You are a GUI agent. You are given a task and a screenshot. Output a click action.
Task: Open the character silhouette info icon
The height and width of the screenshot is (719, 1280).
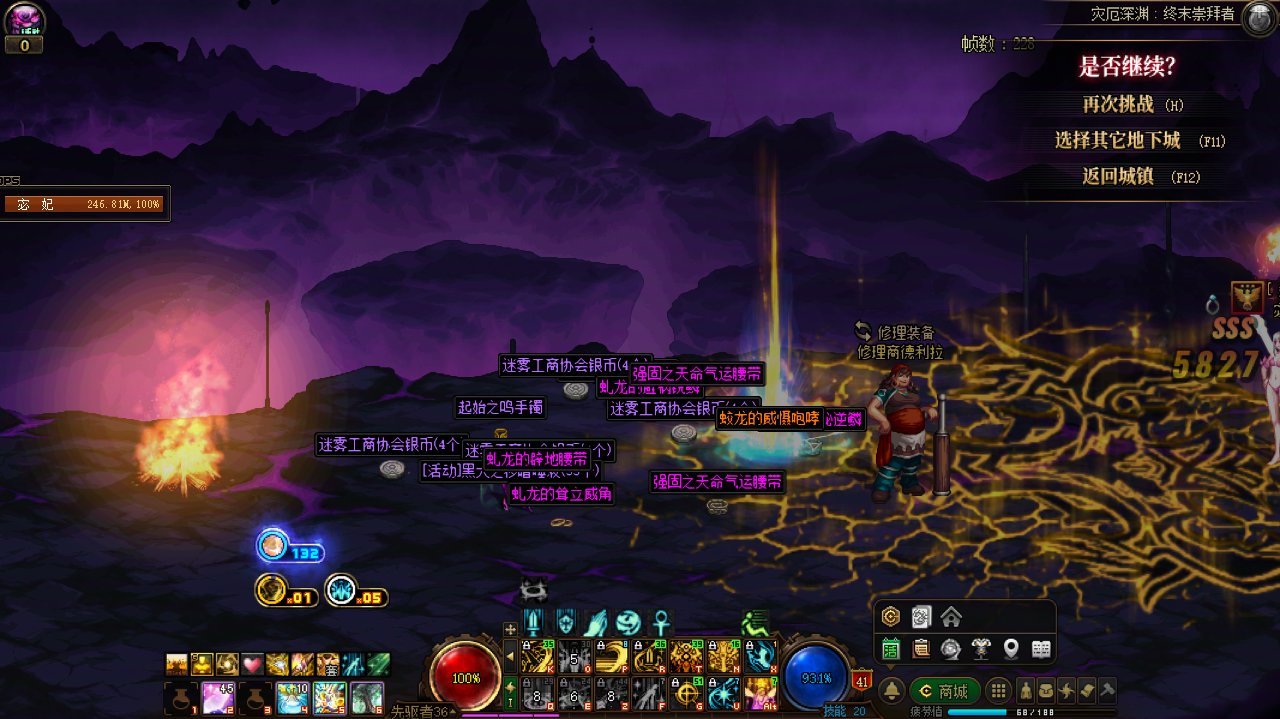click(1026, 691)
